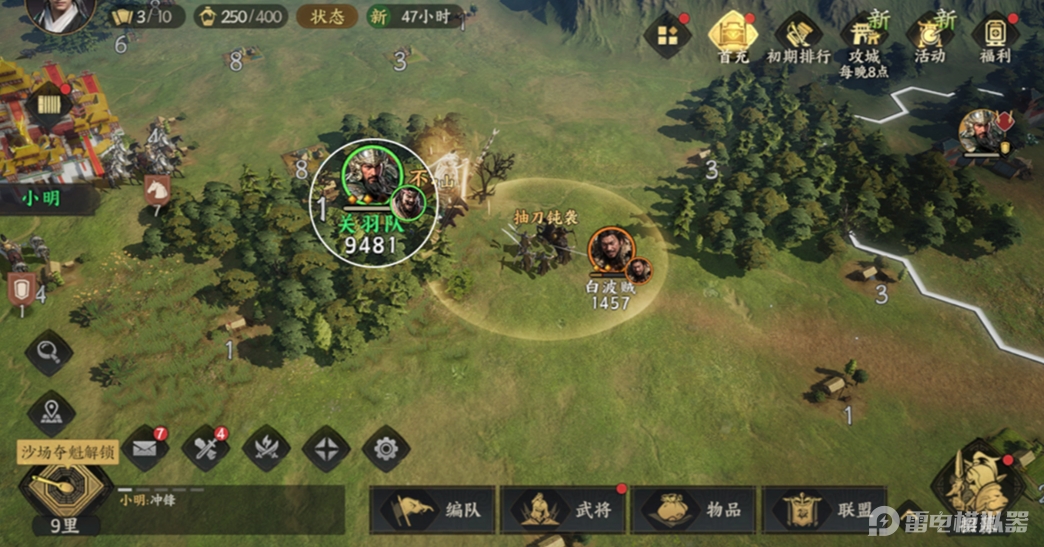The image size is (1044, 547).
Task: Open the 武将 generals menu
Action: (x=565, y=509)
